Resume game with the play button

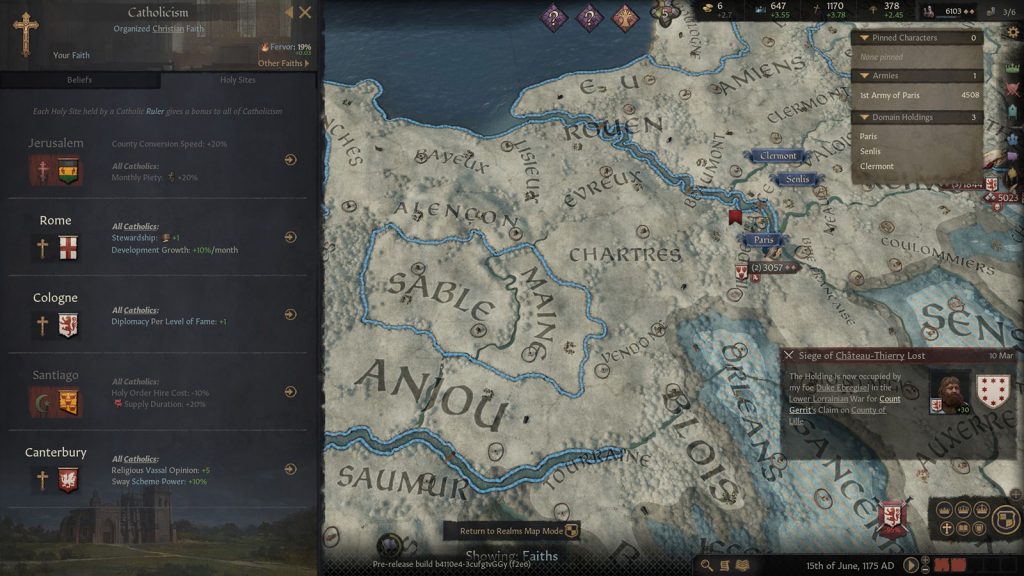click(911, 565)
